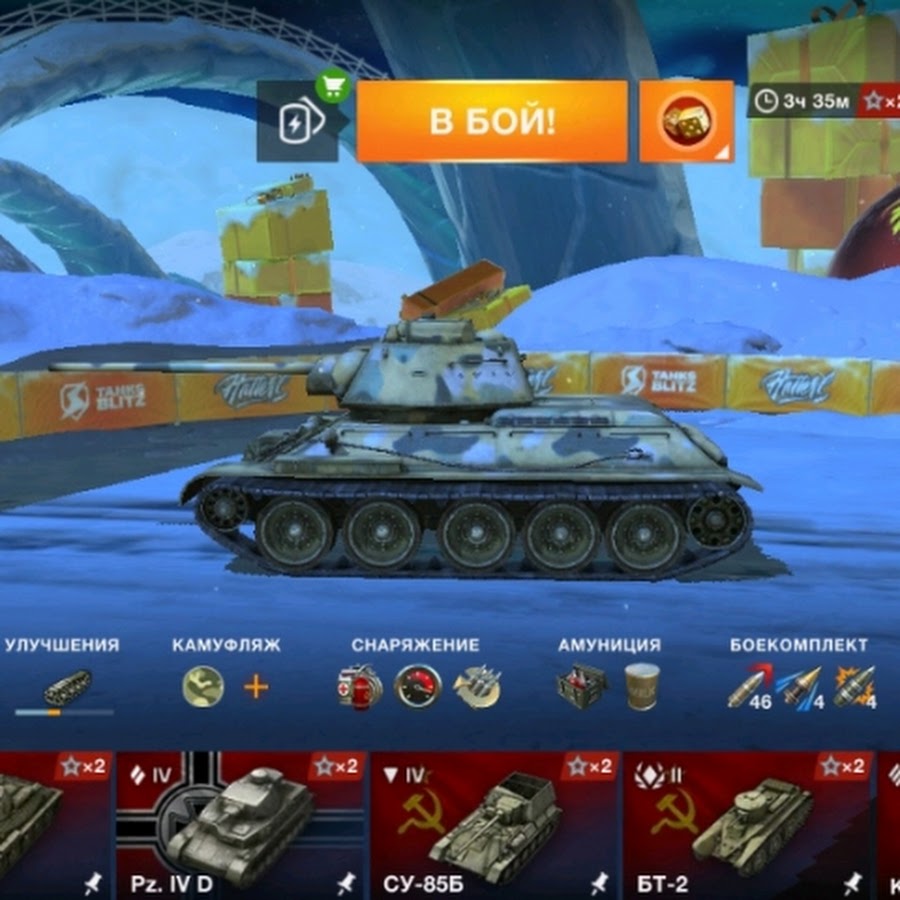Open the tank track upgrade under УЛУЧШЕНИЯ
The height and width of the screenshot is (900, 900).
tap(65, 688)
